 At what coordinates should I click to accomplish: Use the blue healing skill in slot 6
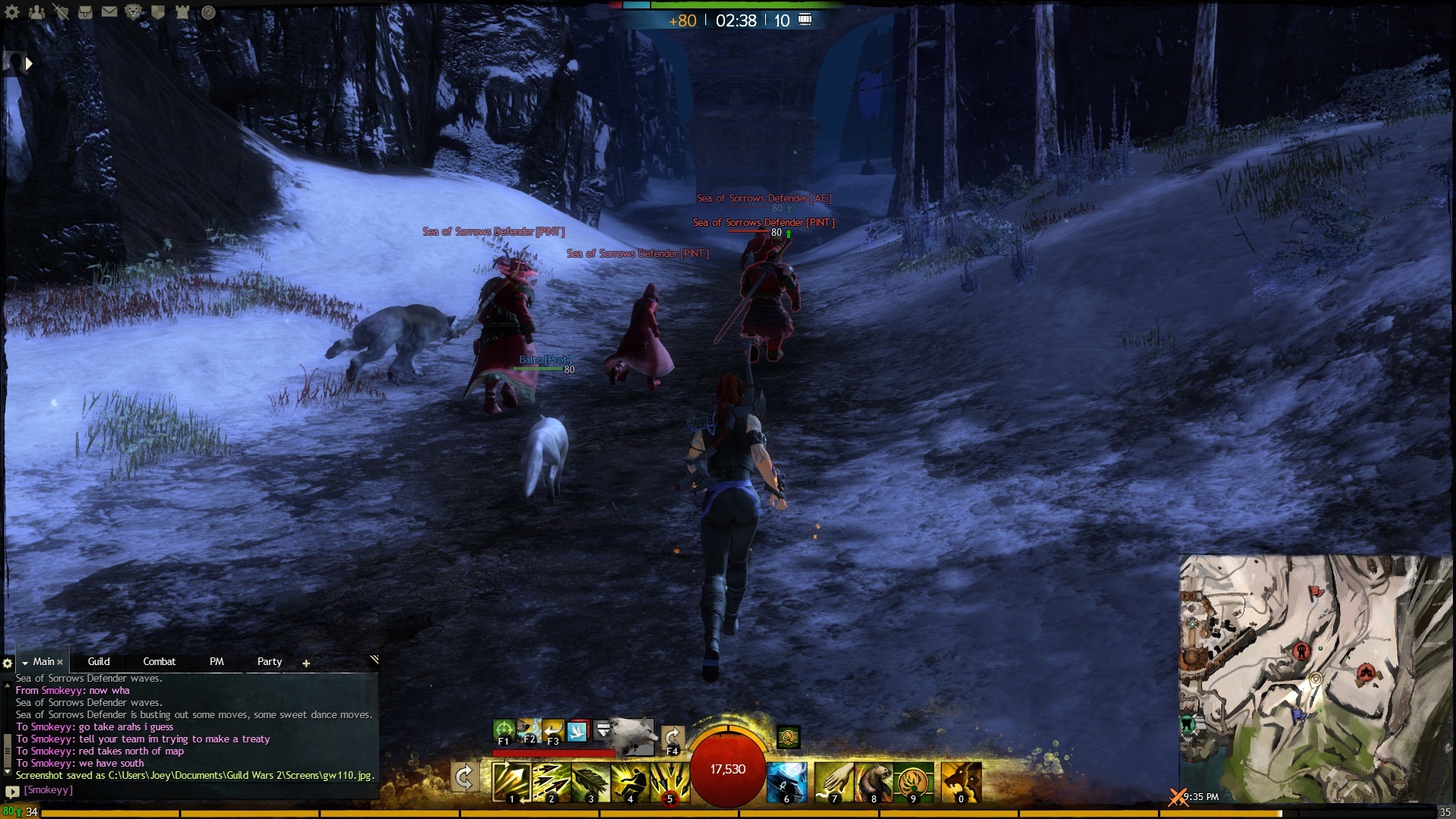coord(786,782)
